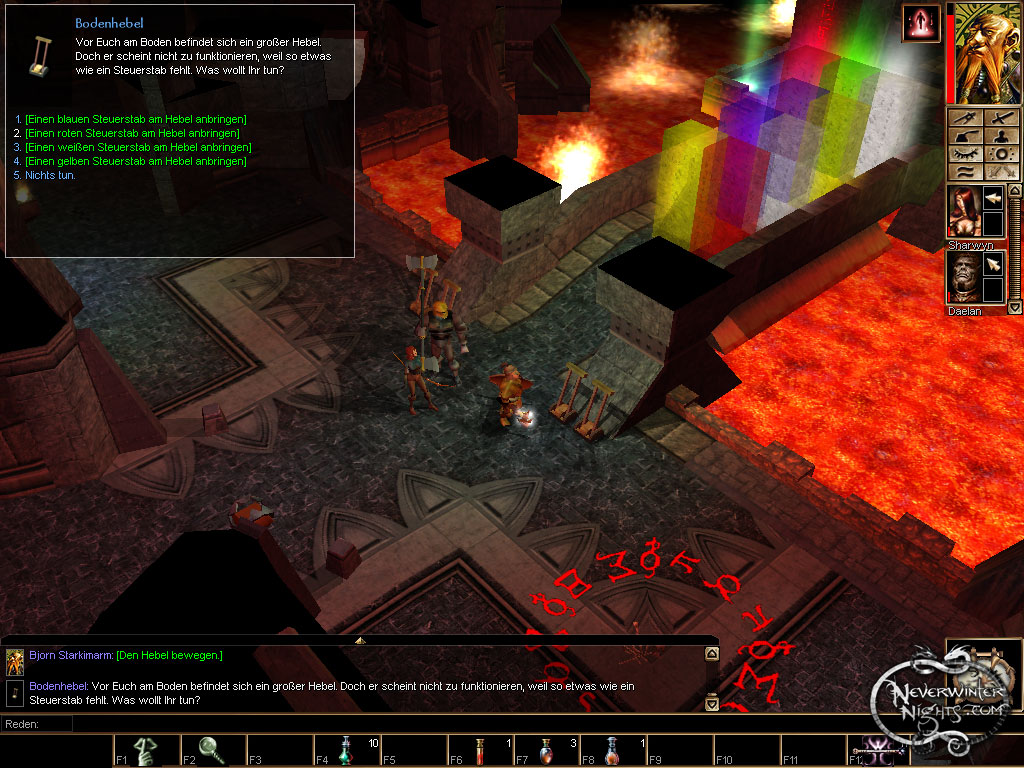Open the gear-shaped options button
1024x768 pixels.
pyautogui.click(x=1001, y=155)
